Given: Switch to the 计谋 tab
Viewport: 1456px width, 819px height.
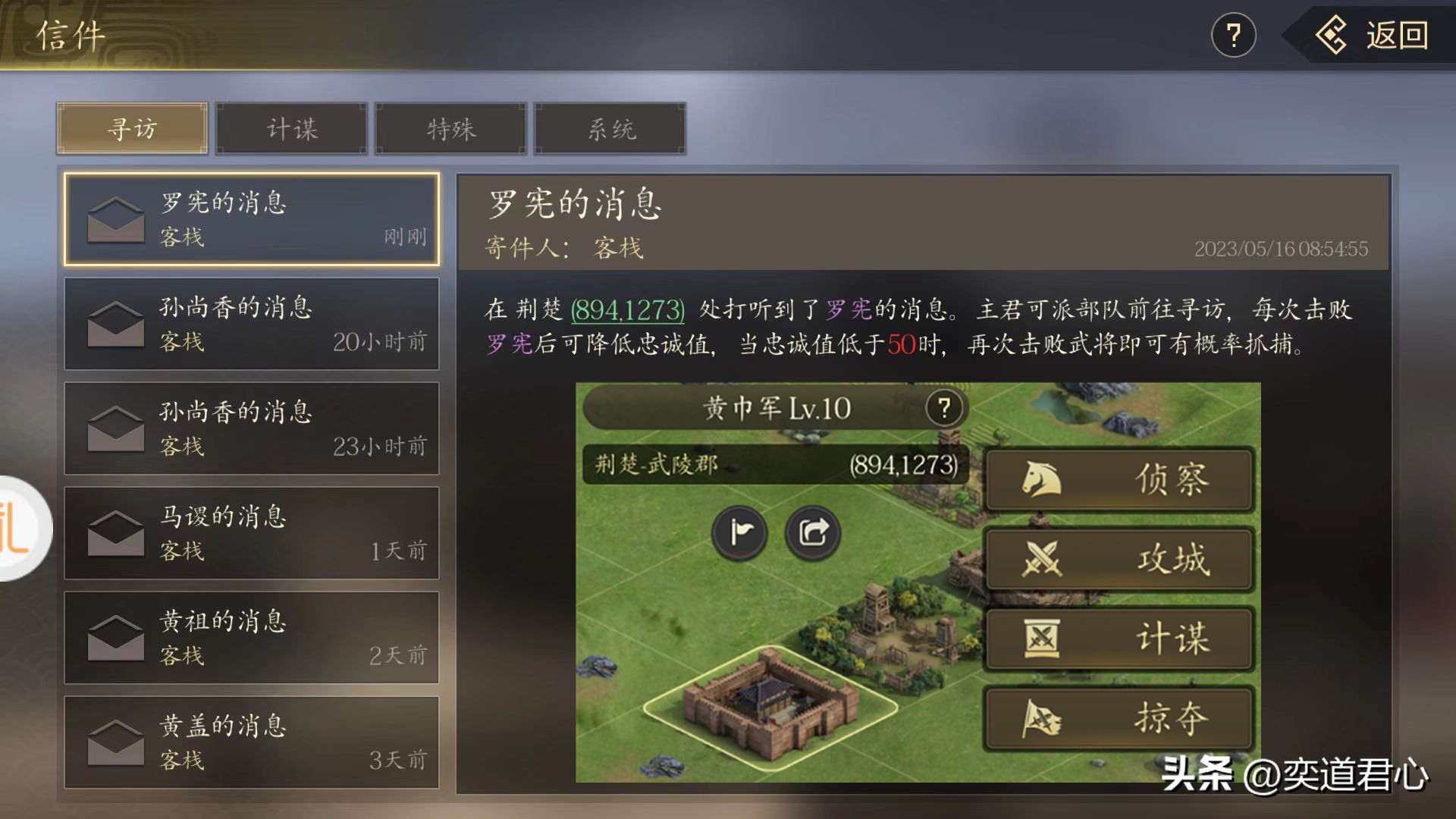Looking at the screenshot, I should click(x=290, y=128).
